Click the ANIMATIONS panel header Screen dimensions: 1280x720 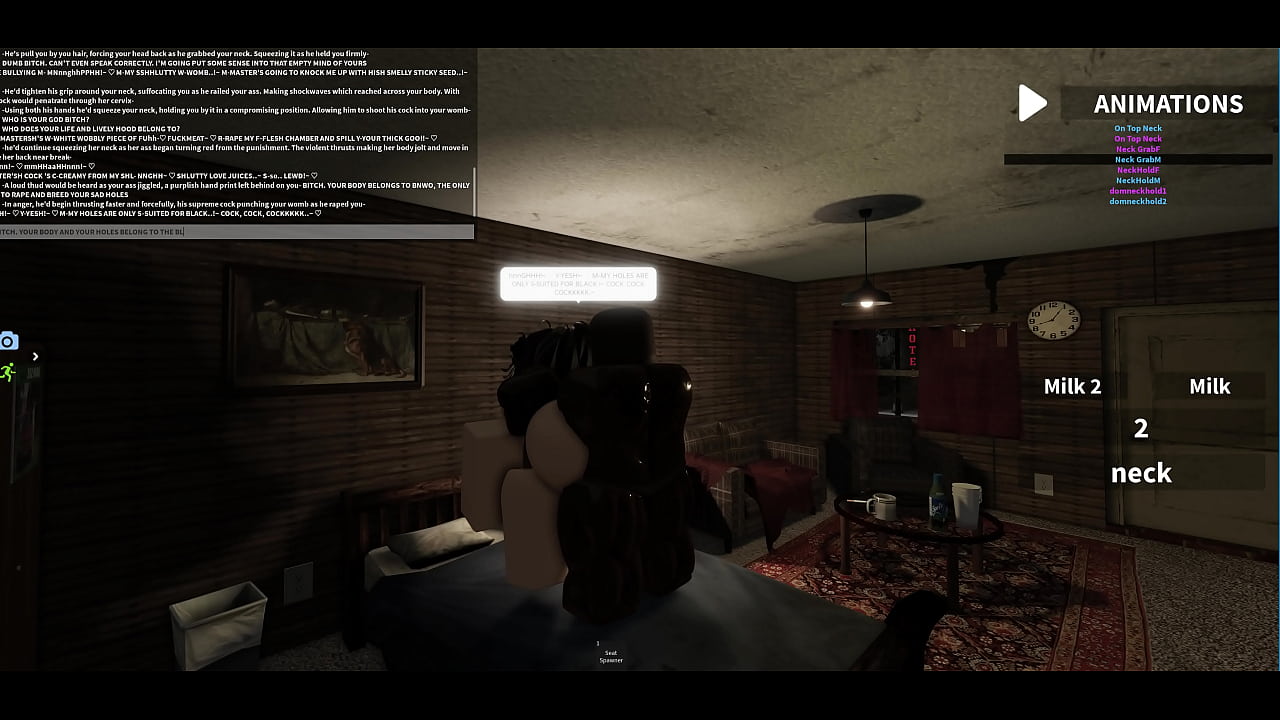click(x=1168, y=103)
